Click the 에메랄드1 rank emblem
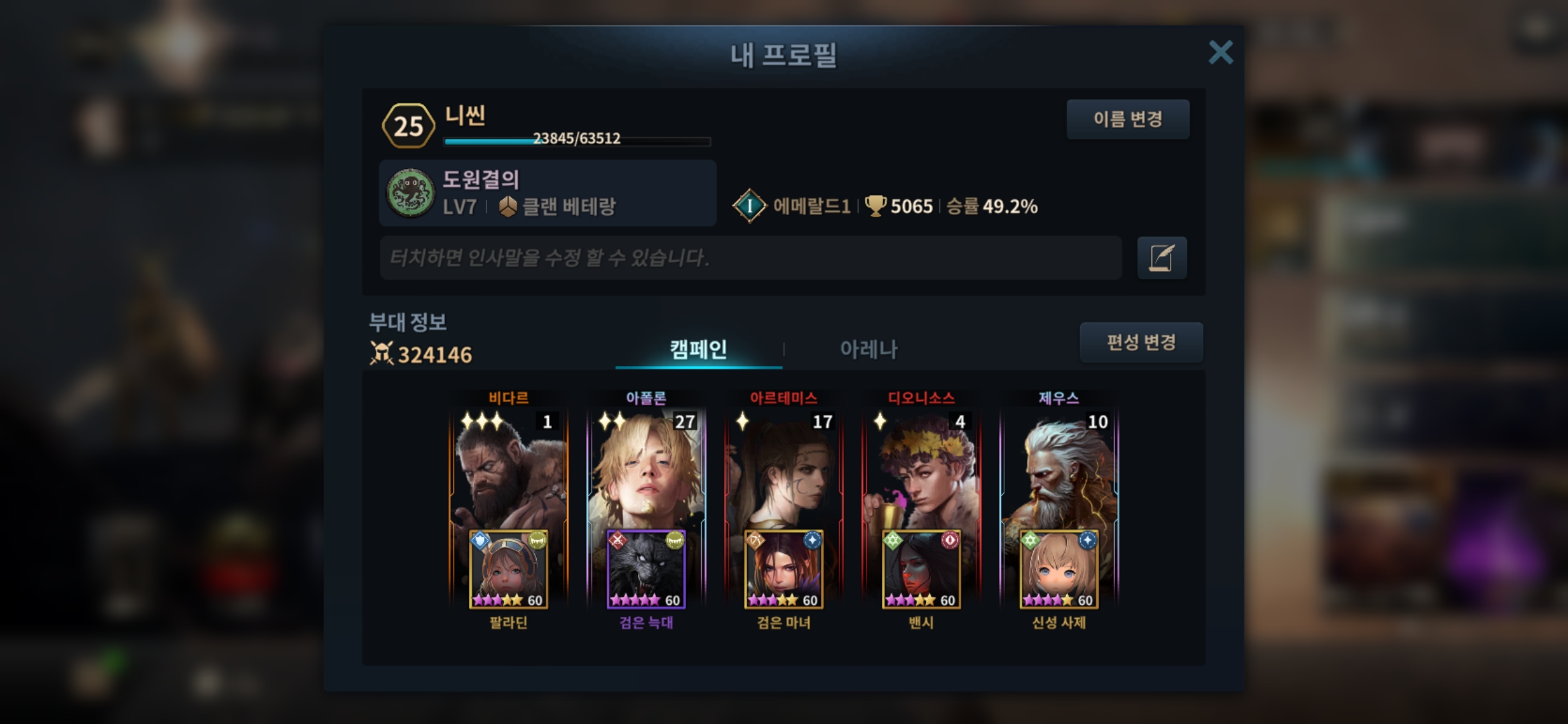Image resolution: width=1568 pixels, height=724 pixels. (749, 206)
